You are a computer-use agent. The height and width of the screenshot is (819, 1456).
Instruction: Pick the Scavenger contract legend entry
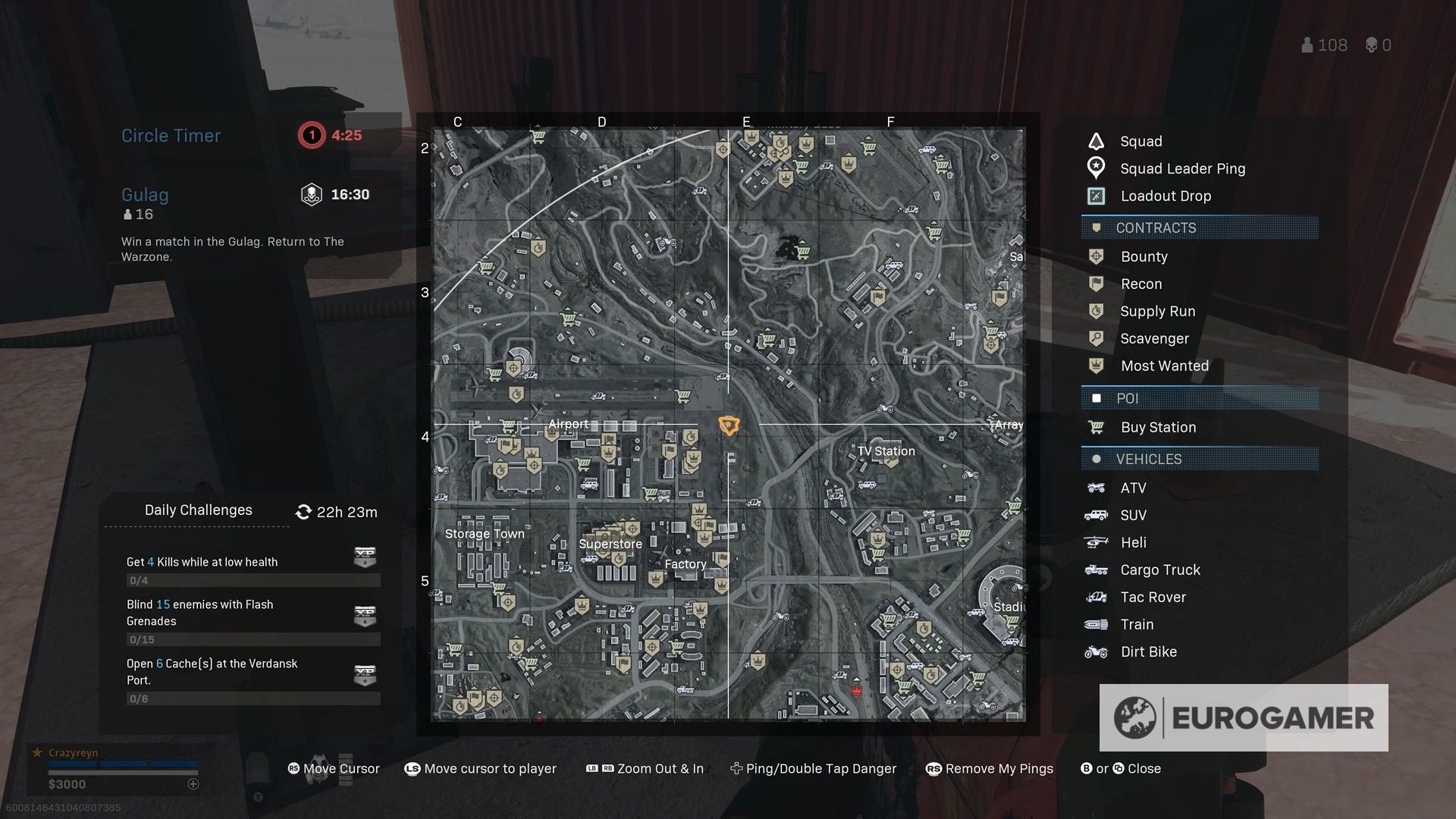pos(1154,339)
